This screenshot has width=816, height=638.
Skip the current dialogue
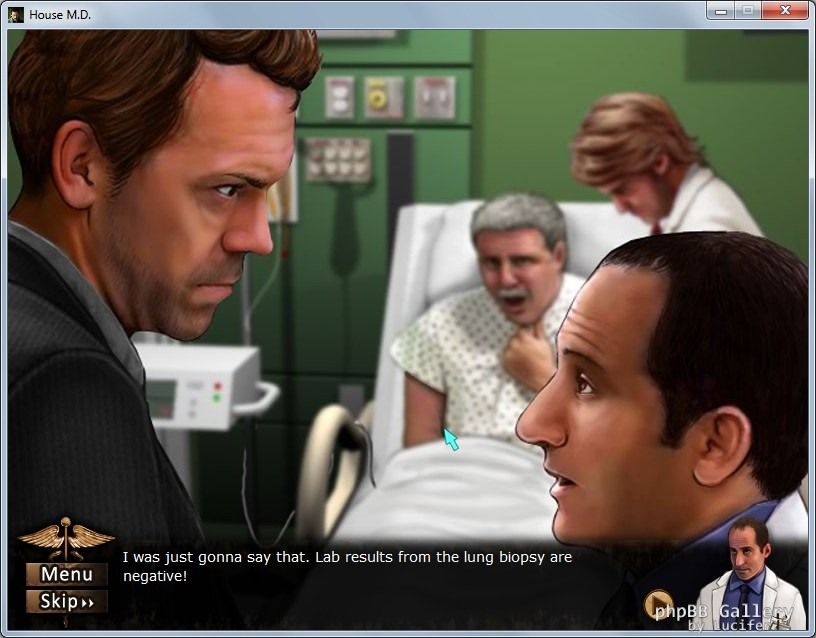[66, 601]
